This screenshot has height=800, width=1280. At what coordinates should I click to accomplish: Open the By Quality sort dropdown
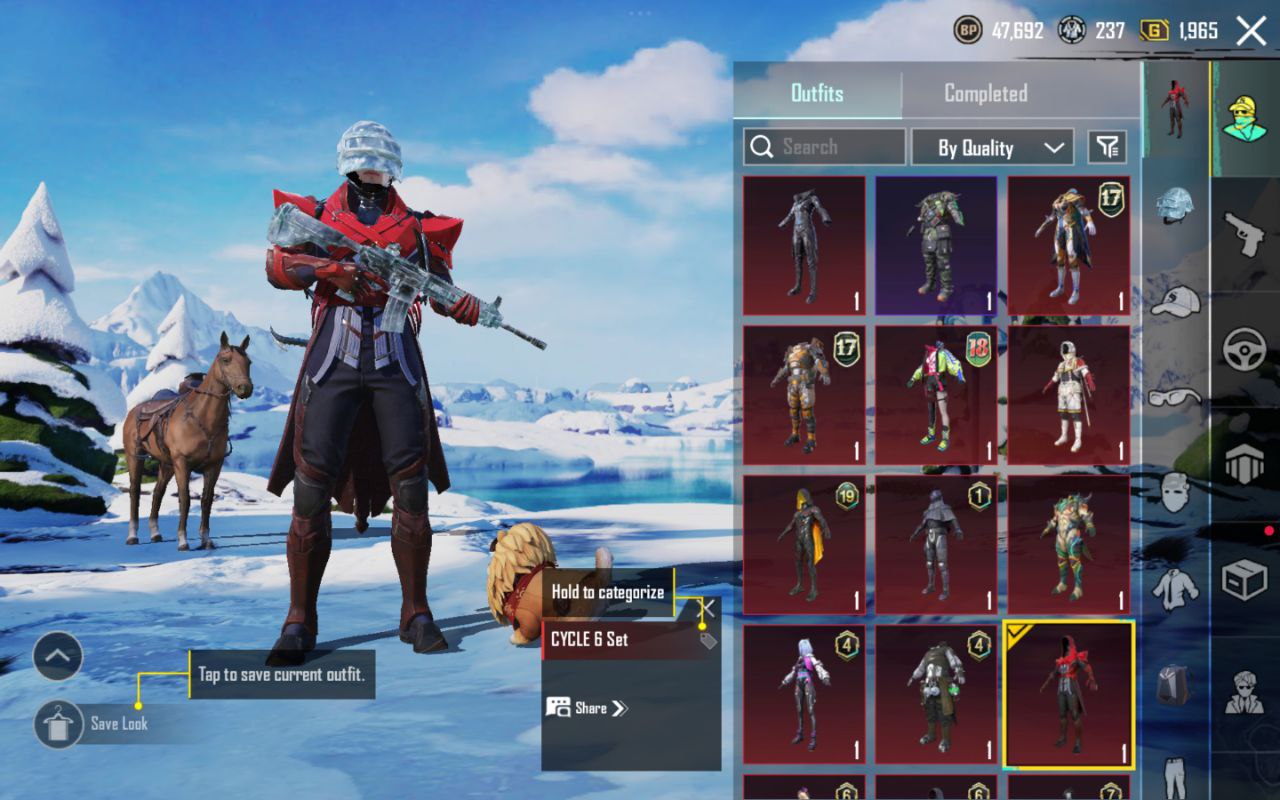coord(991,148)
